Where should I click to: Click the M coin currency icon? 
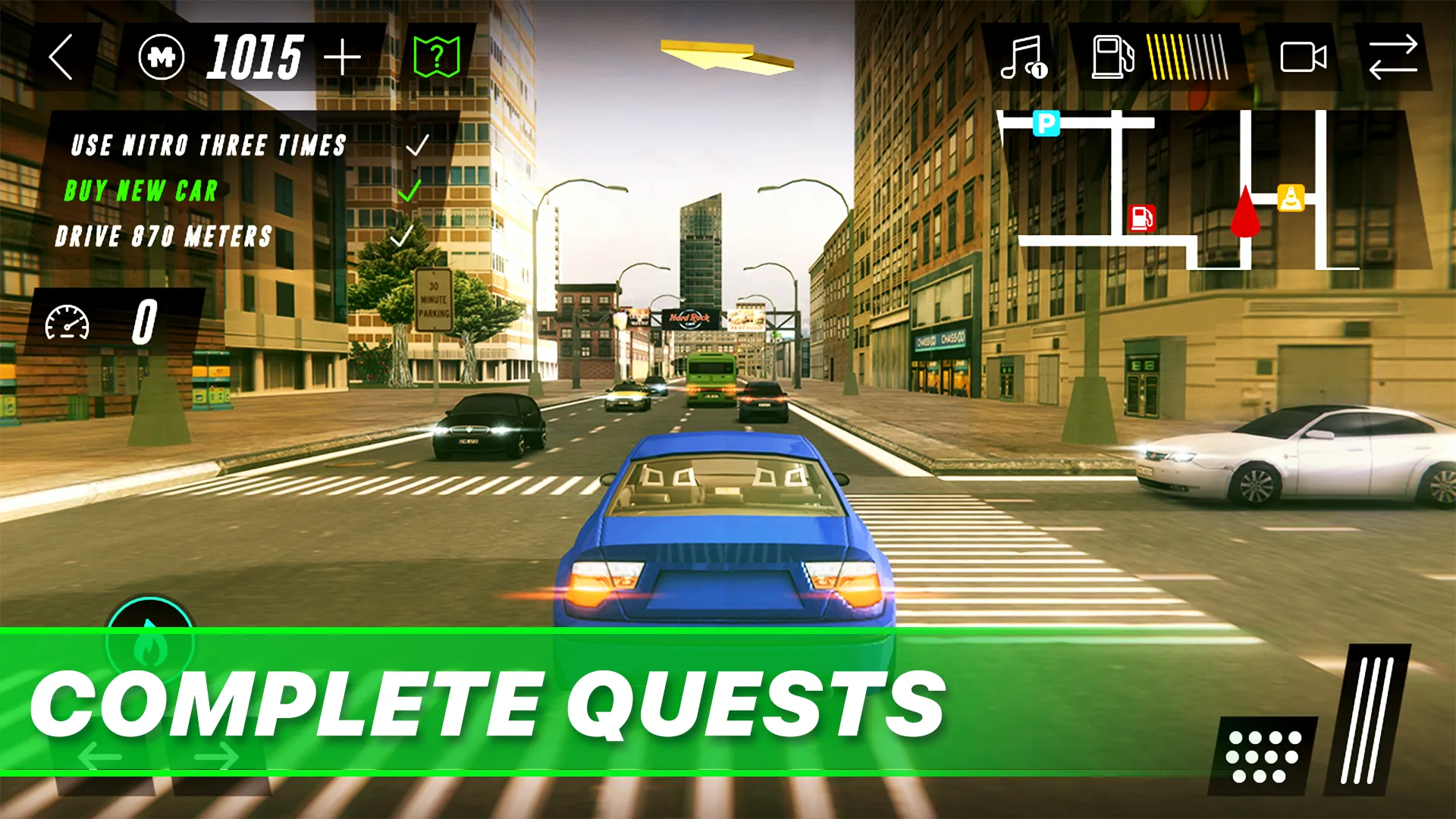[162, 57]
